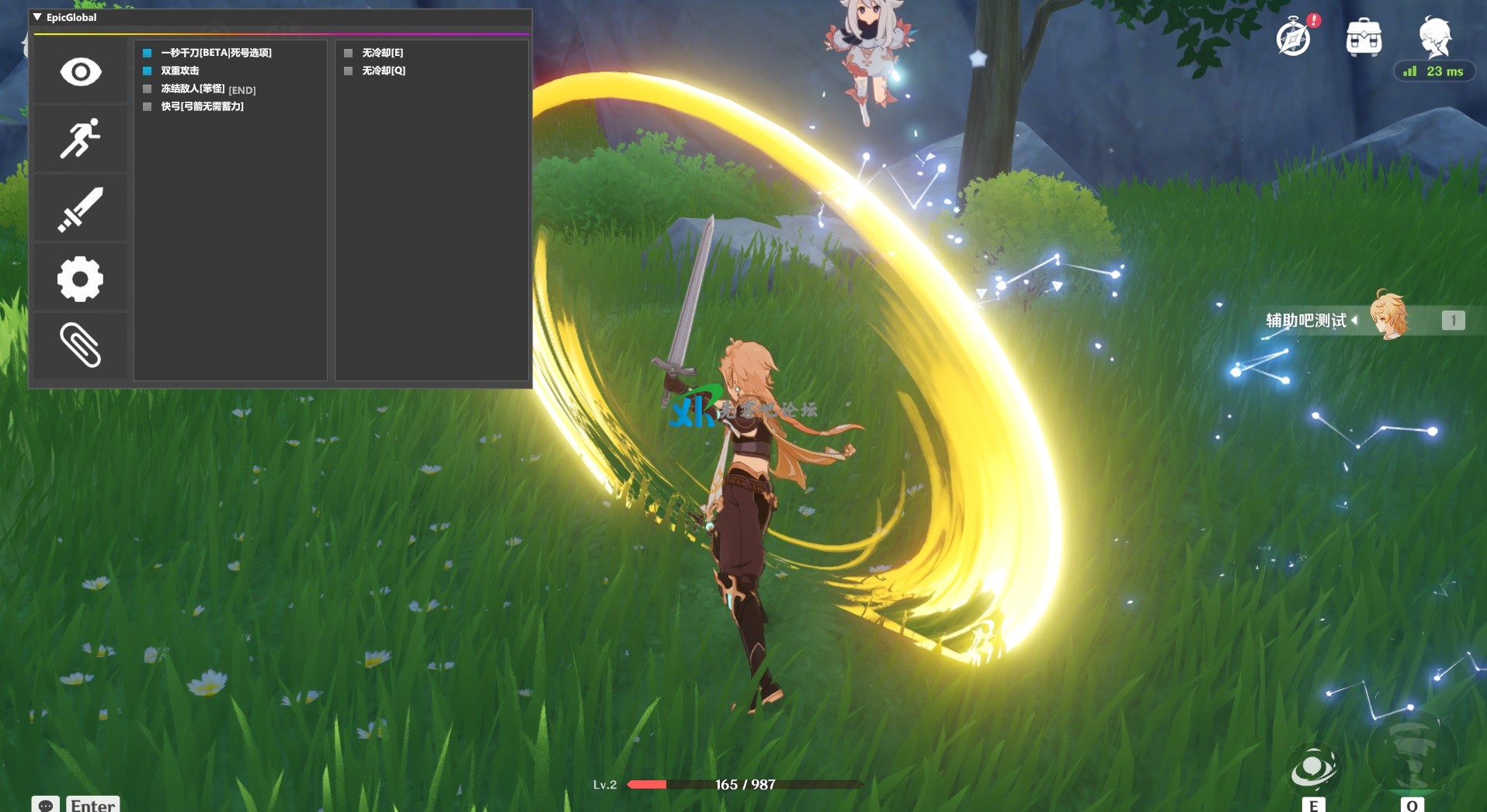The width and height of the screenshot is (1487, 812).
Task: Open the backpack inventory
Action: (1364, 37)
